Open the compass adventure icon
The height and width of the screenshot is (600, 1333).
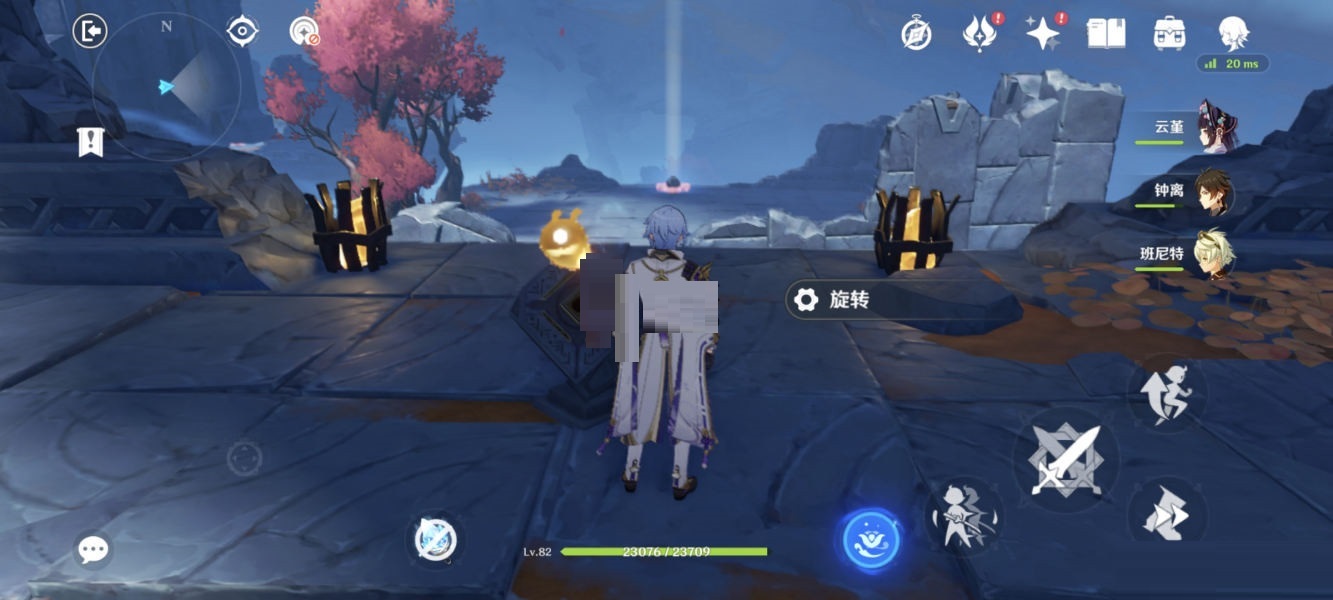point(916,34)
